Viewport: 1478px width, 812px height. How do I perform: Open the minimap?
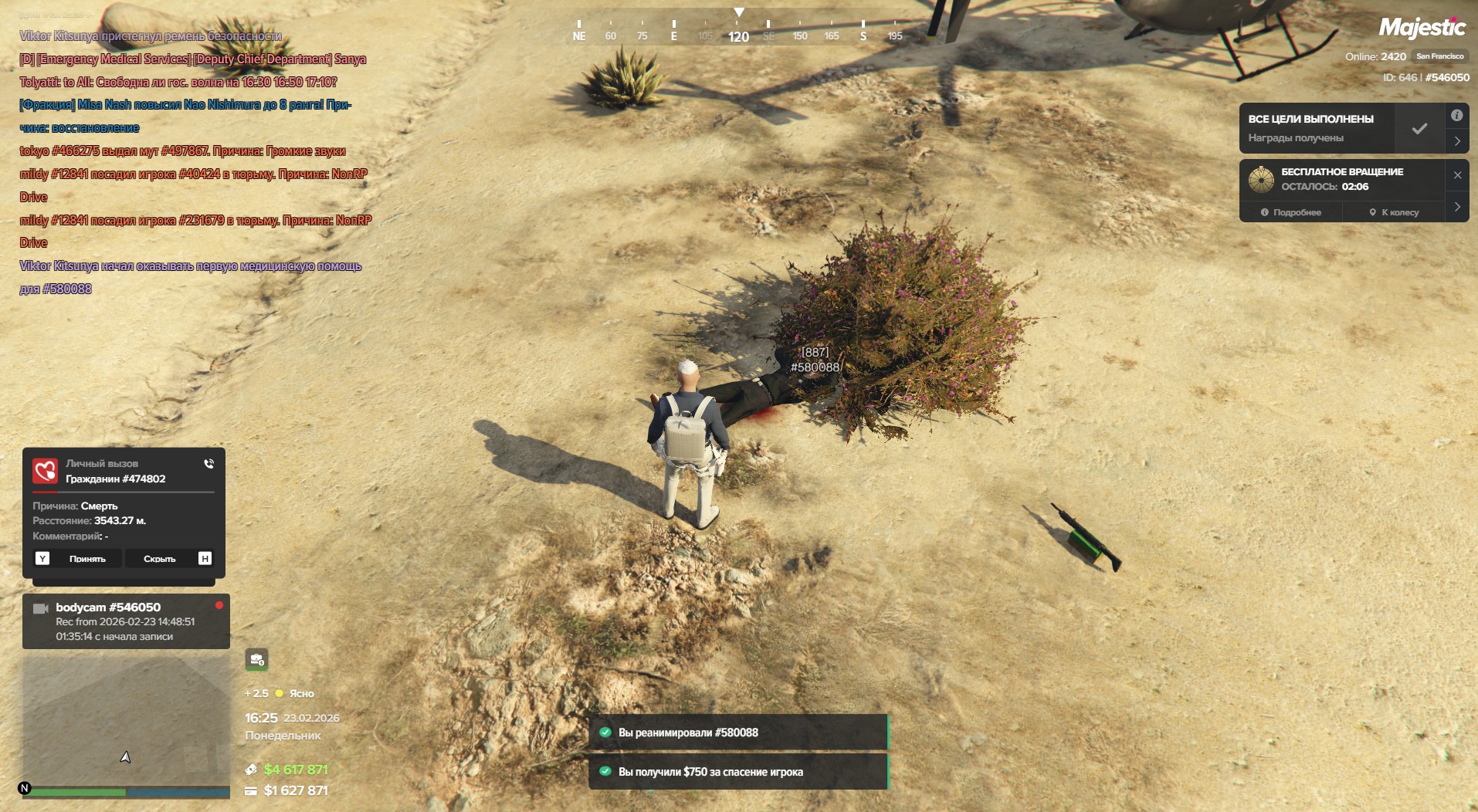point(126,721)
